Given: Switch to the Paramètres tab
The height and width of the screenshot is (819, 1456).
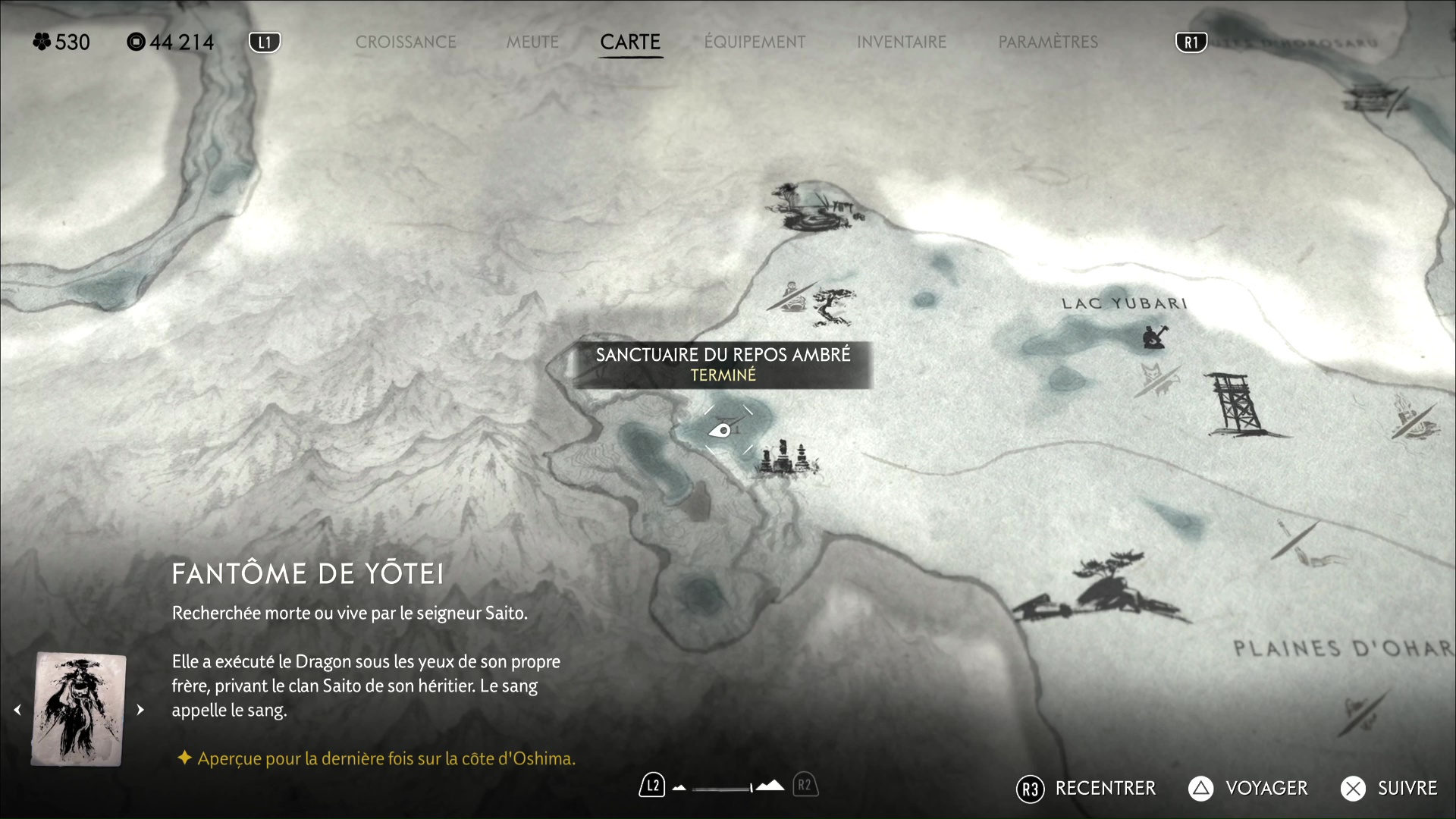Looking at the screenshot, I should [1048, 42].
